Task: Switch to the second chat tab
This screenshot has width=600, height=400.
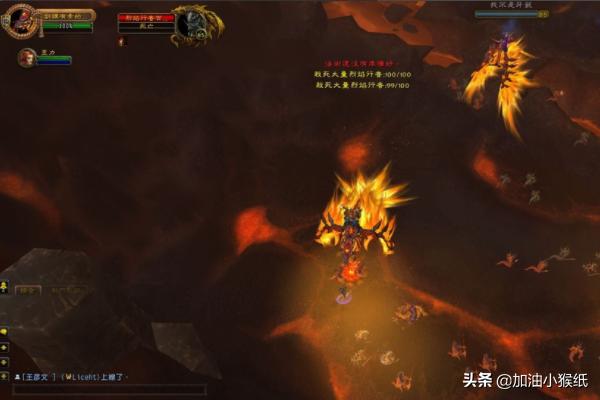Action: pyautogui.click(x=68, y=289)
